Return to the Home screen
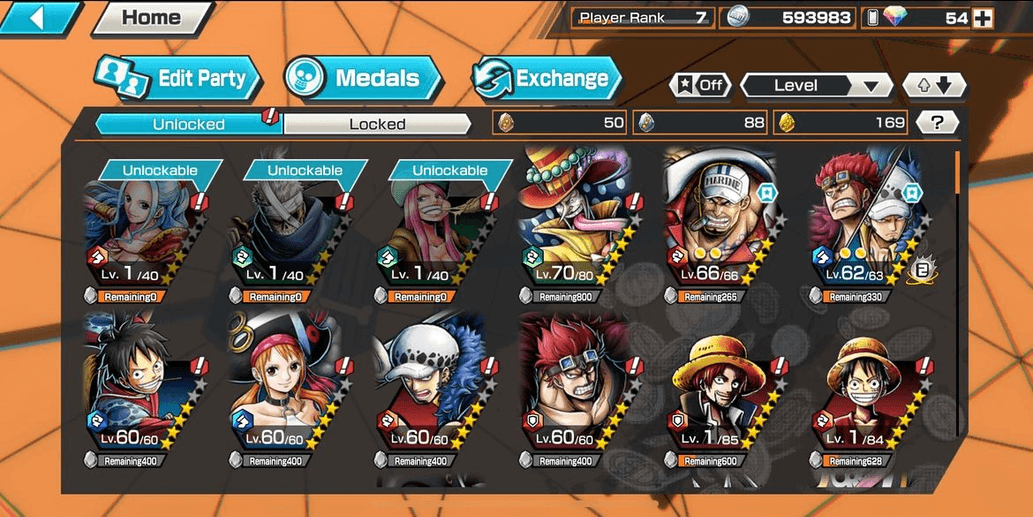The height and width of the screenshot is (517, 1033). coord(150,17)
